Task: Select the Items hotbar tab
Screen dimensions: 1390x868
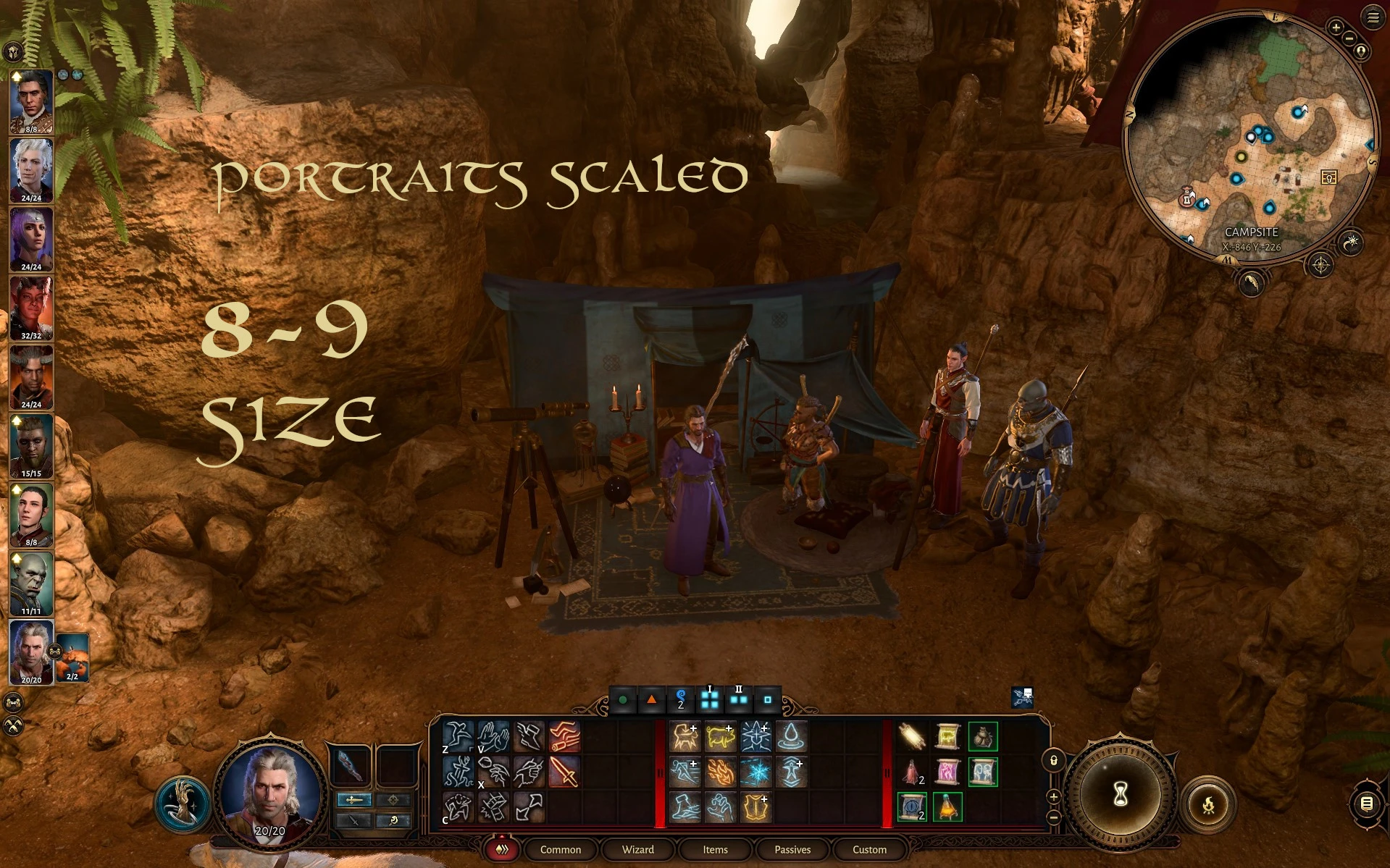Action: (715, 849)
